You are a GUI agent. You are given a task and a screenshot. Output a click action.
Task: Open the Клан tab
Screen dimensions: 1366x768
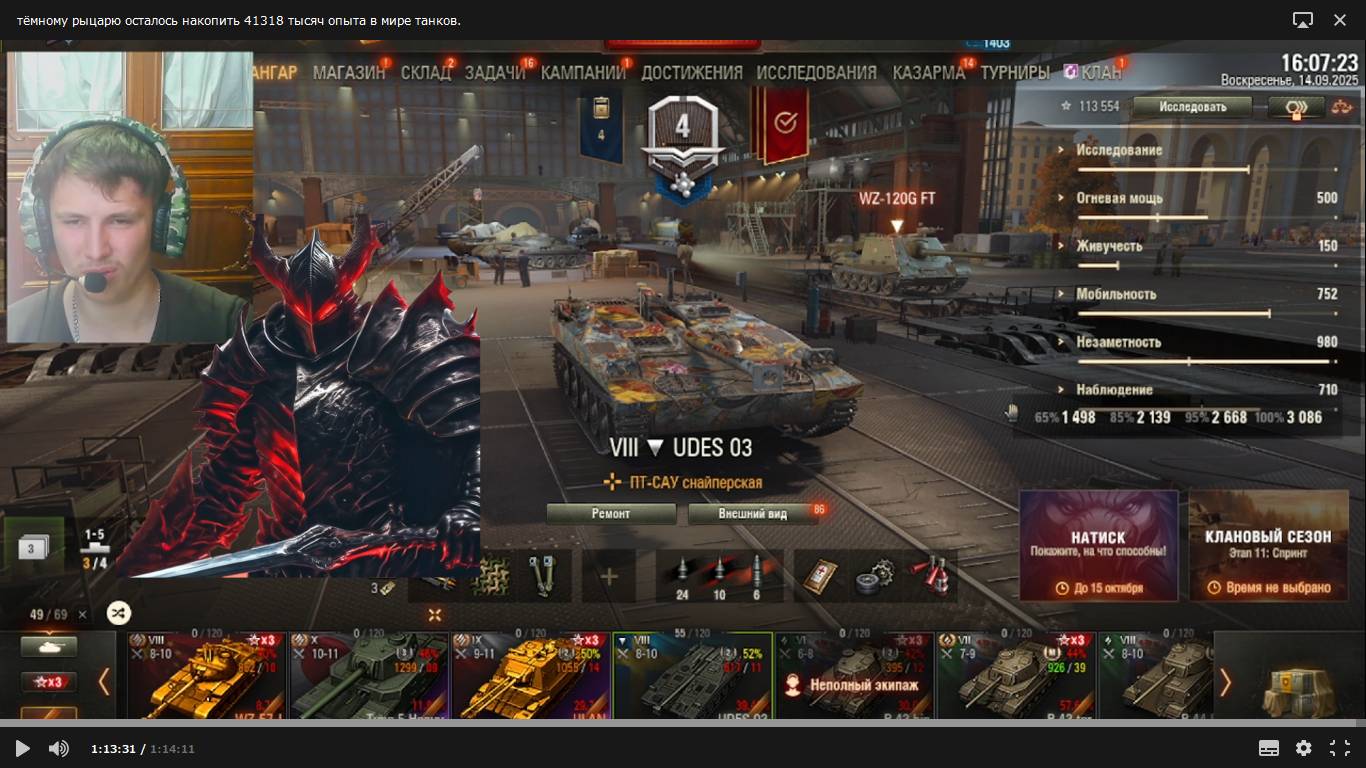point(1100,72)
